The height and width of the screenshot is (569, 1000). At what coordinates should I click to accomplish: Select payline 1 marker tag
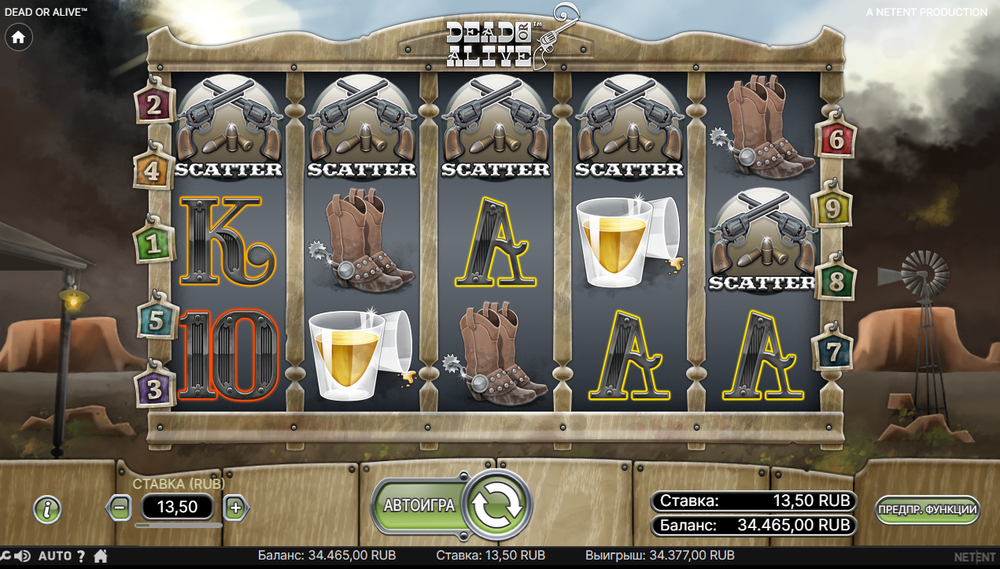(153, 242)
